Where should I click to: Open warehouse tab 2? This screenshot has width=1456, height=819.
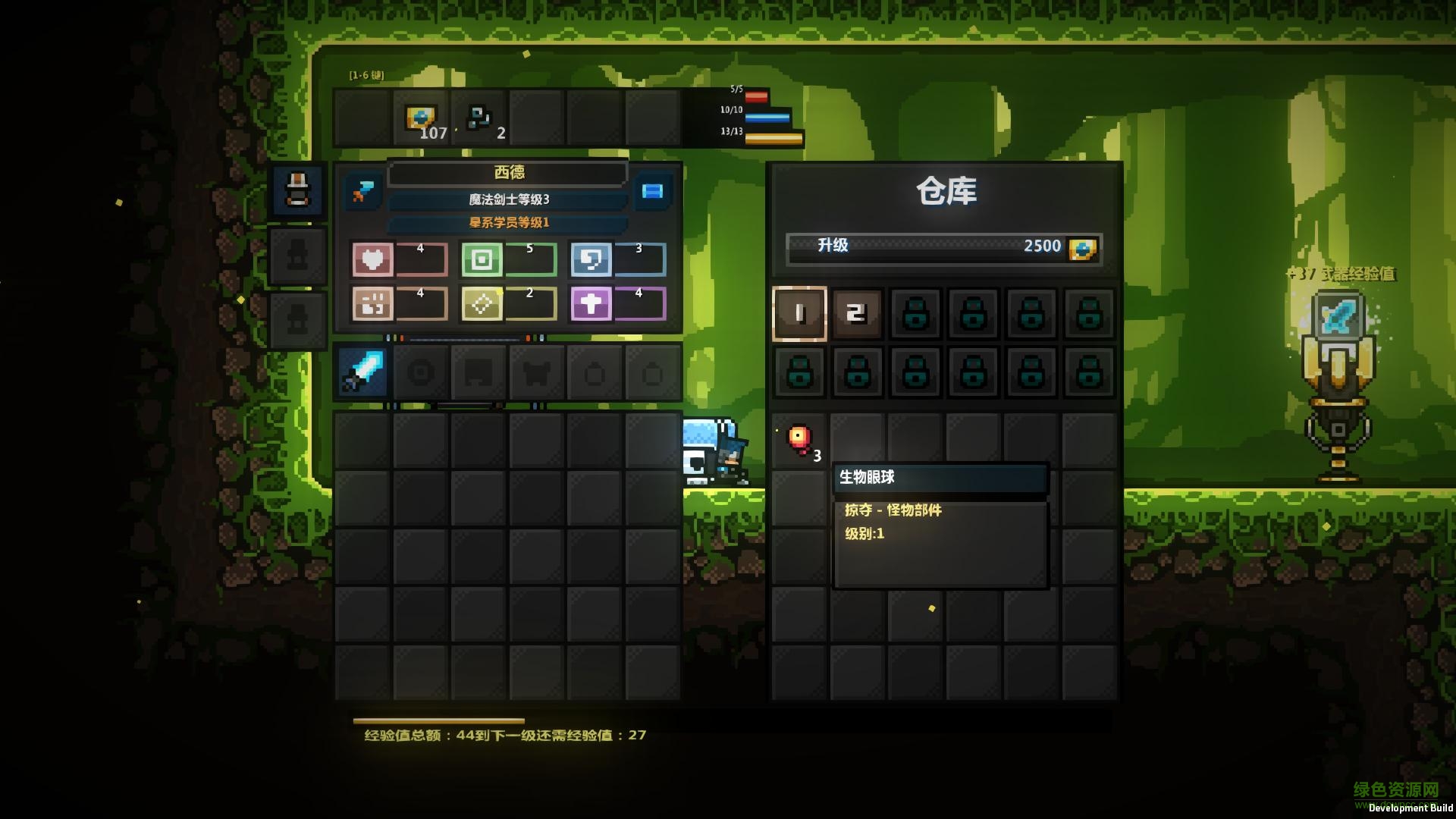[857, 313]
